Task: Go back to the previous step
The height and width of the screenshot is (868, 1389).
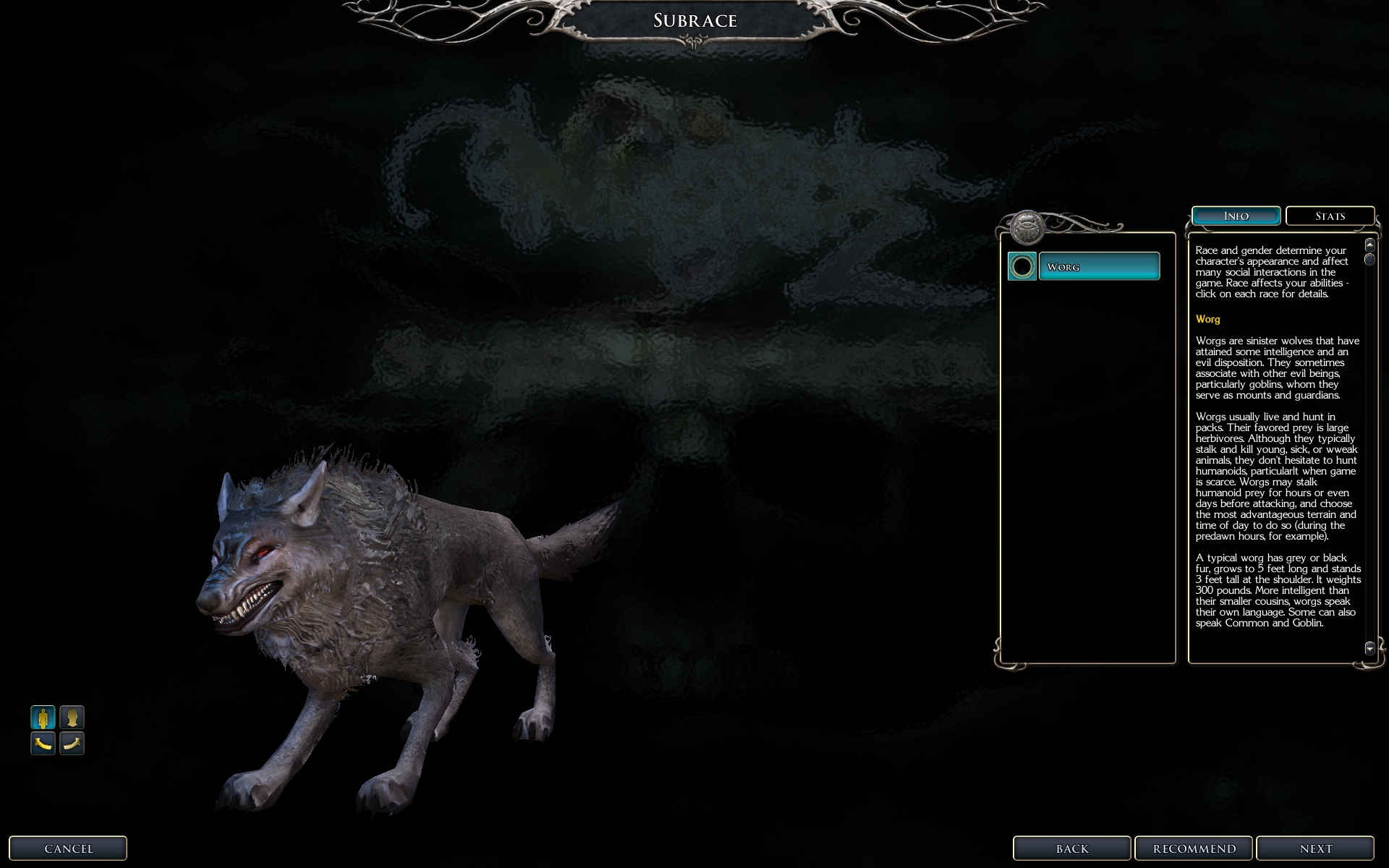Action: tap(1071, 848)
